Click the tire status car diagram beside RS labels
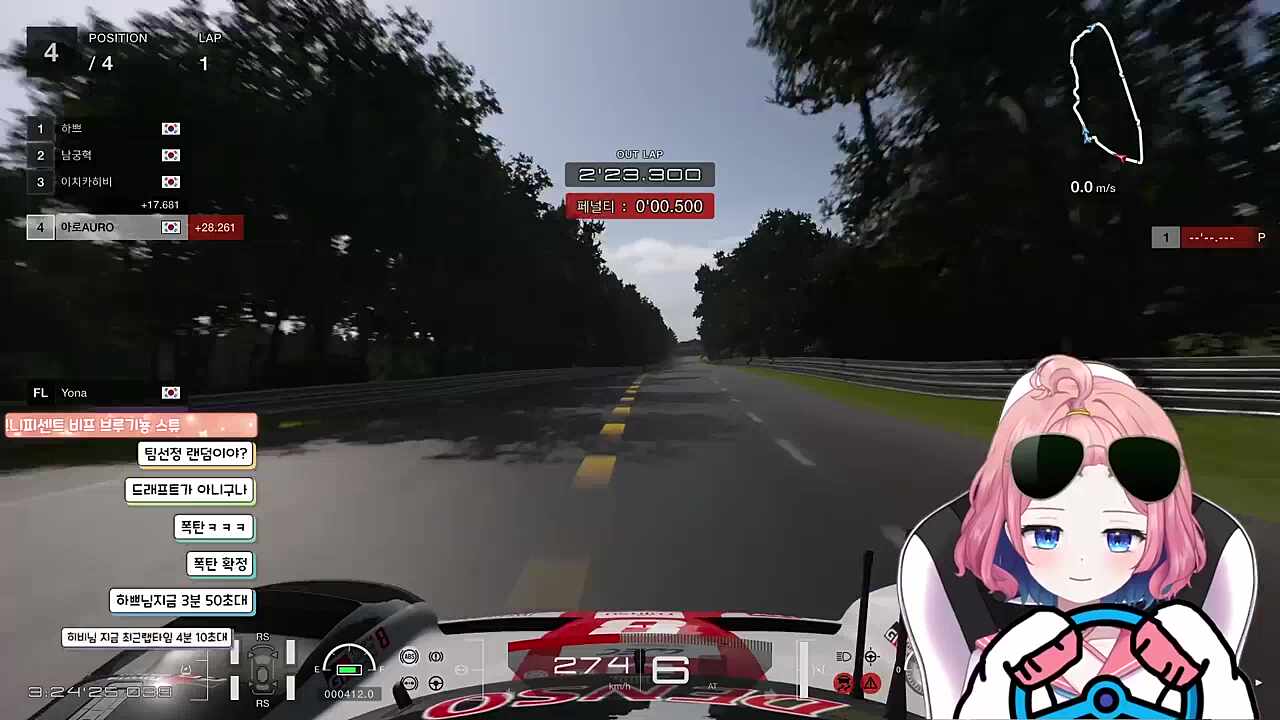The image size is (1280, 720). click(x=262, y=670)
